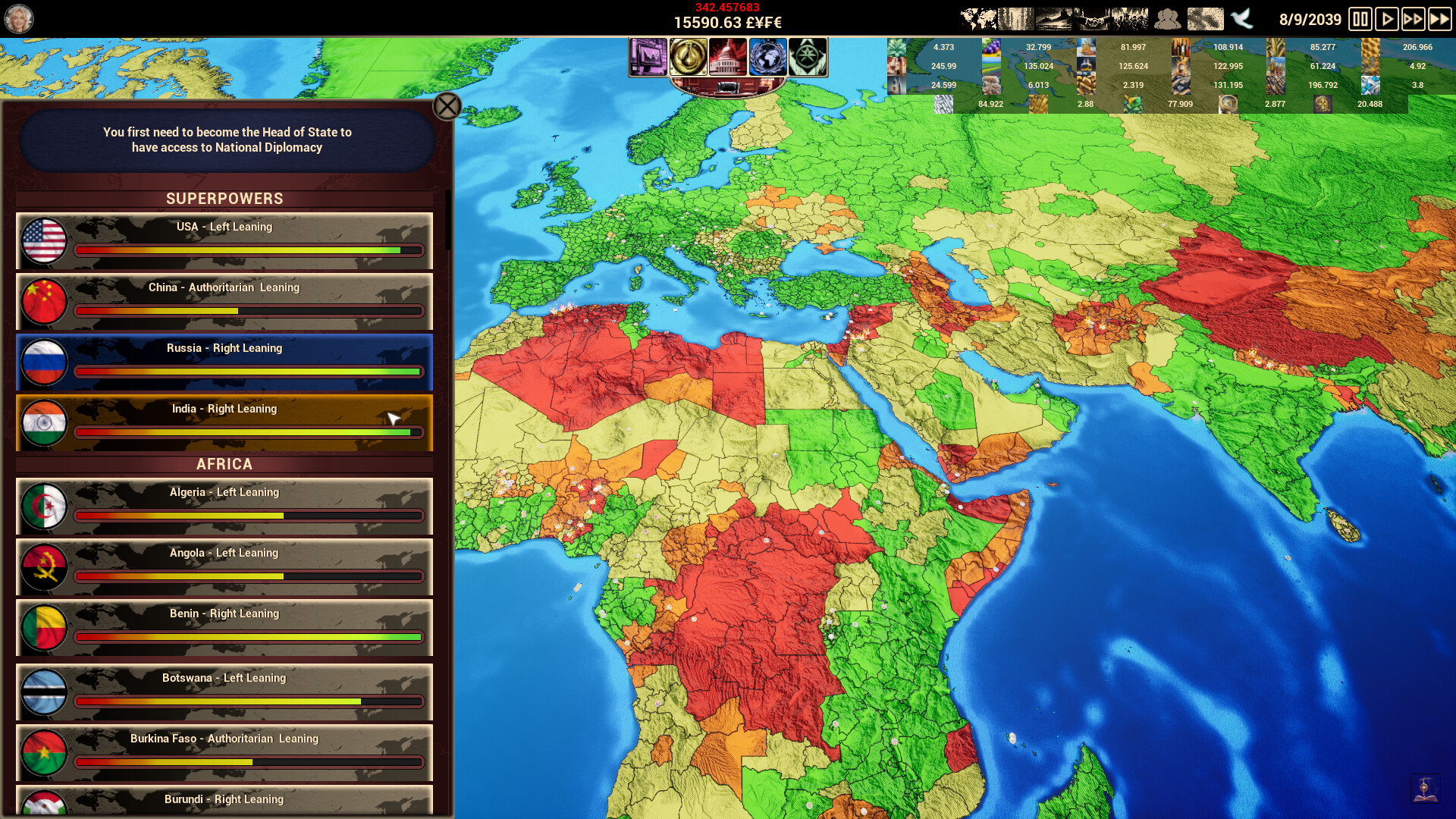Open the Capitol building politics screen
This screenshot has height=819, width=1456.
tap(728, 57)
